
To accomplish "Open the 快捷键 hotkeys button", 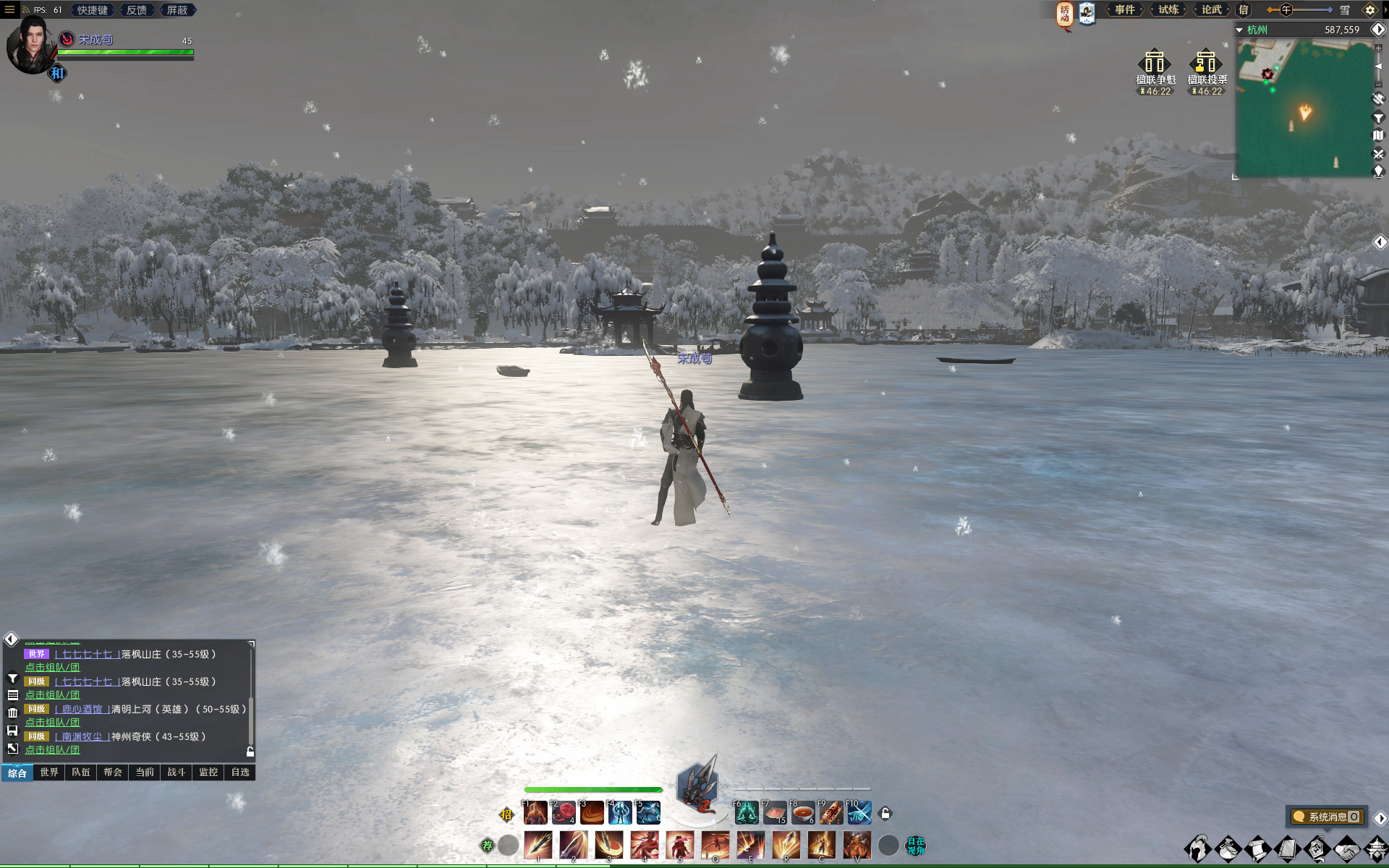I will pyautogui.click(x=93, y=10).
